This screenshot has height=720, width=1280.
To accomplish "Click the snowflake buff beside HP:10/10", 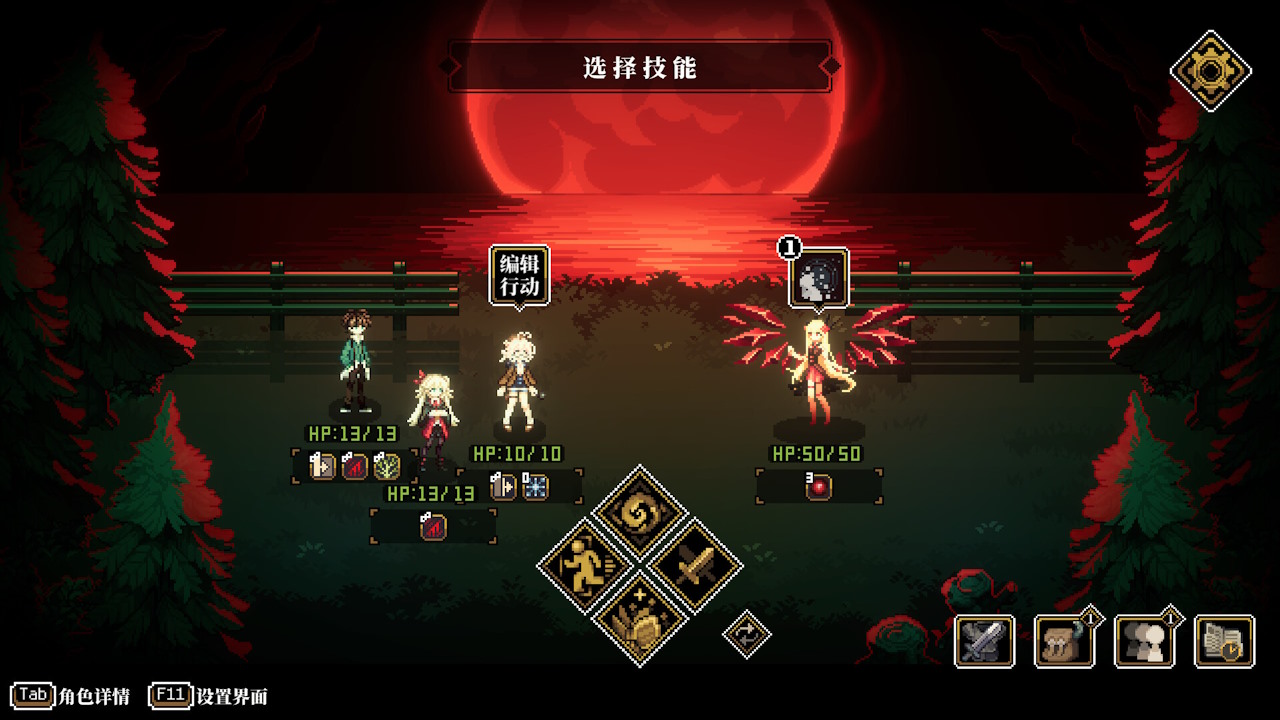I will (535, 488).
